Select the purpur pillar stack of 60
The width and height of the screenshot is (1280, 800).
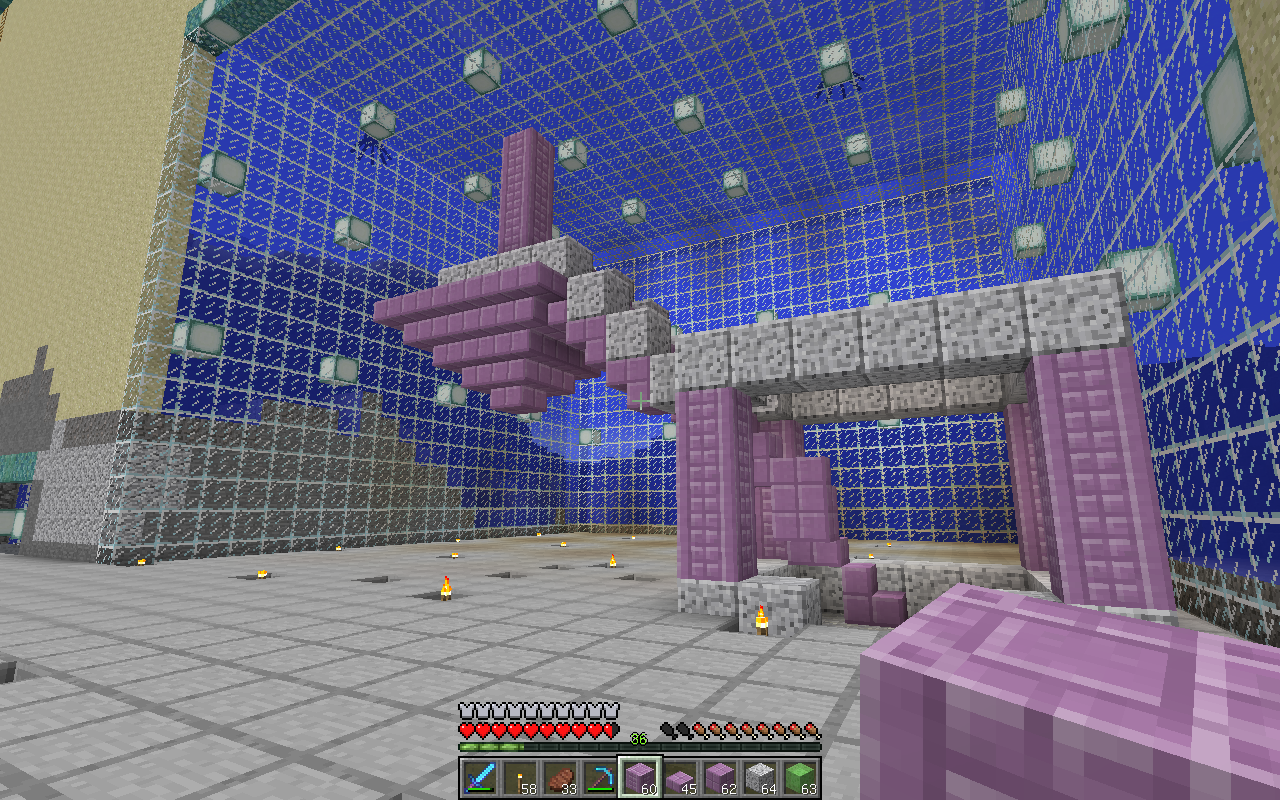click(x=640, y=778)
